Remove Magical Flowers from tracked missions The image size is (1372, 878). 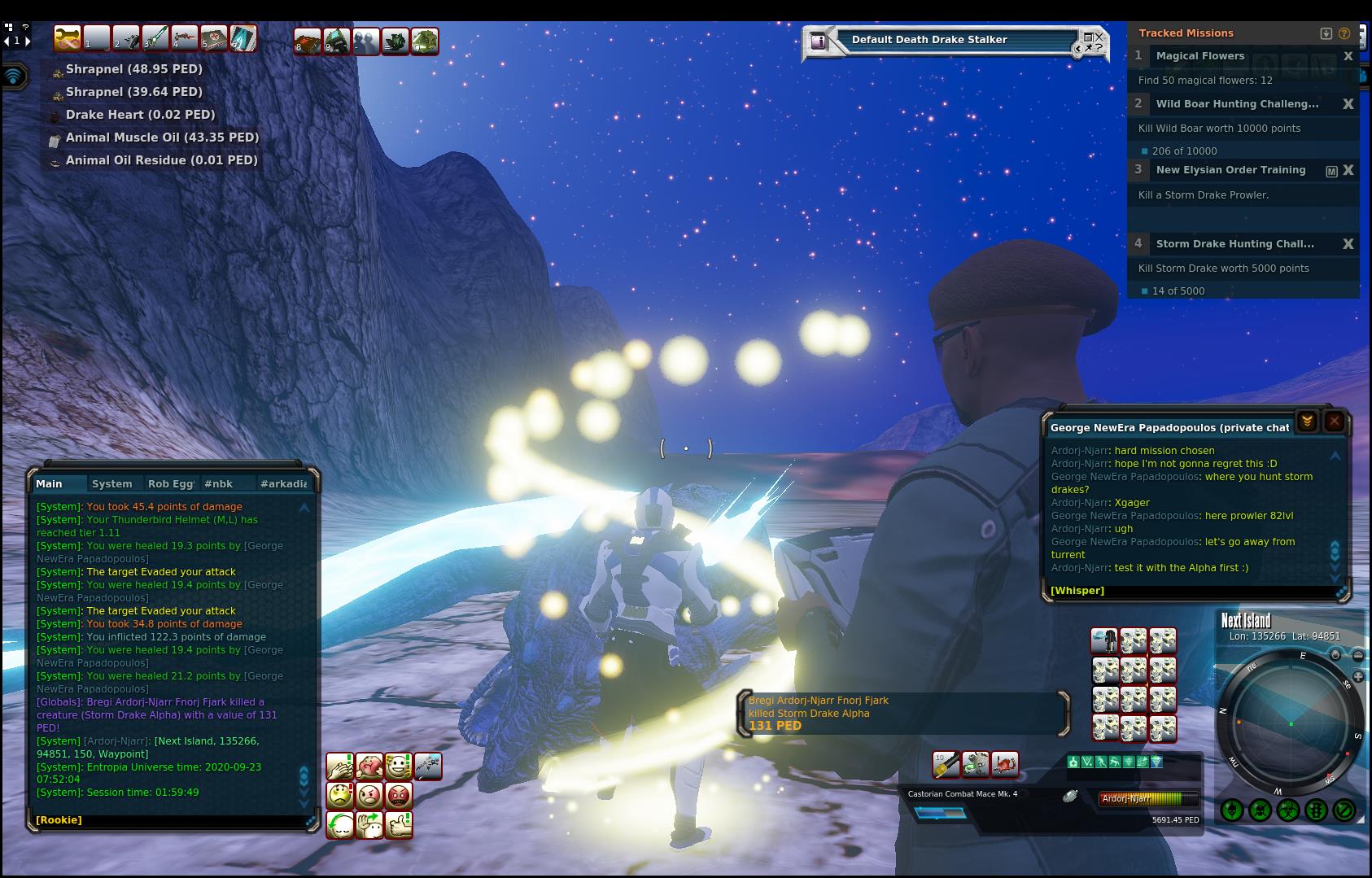[1348, 56]
